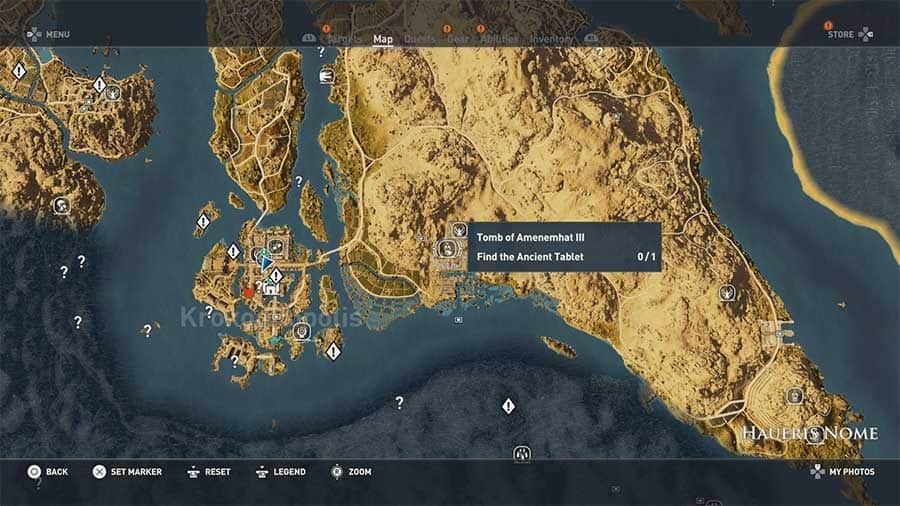Show the map Legend

pos(281,472)
